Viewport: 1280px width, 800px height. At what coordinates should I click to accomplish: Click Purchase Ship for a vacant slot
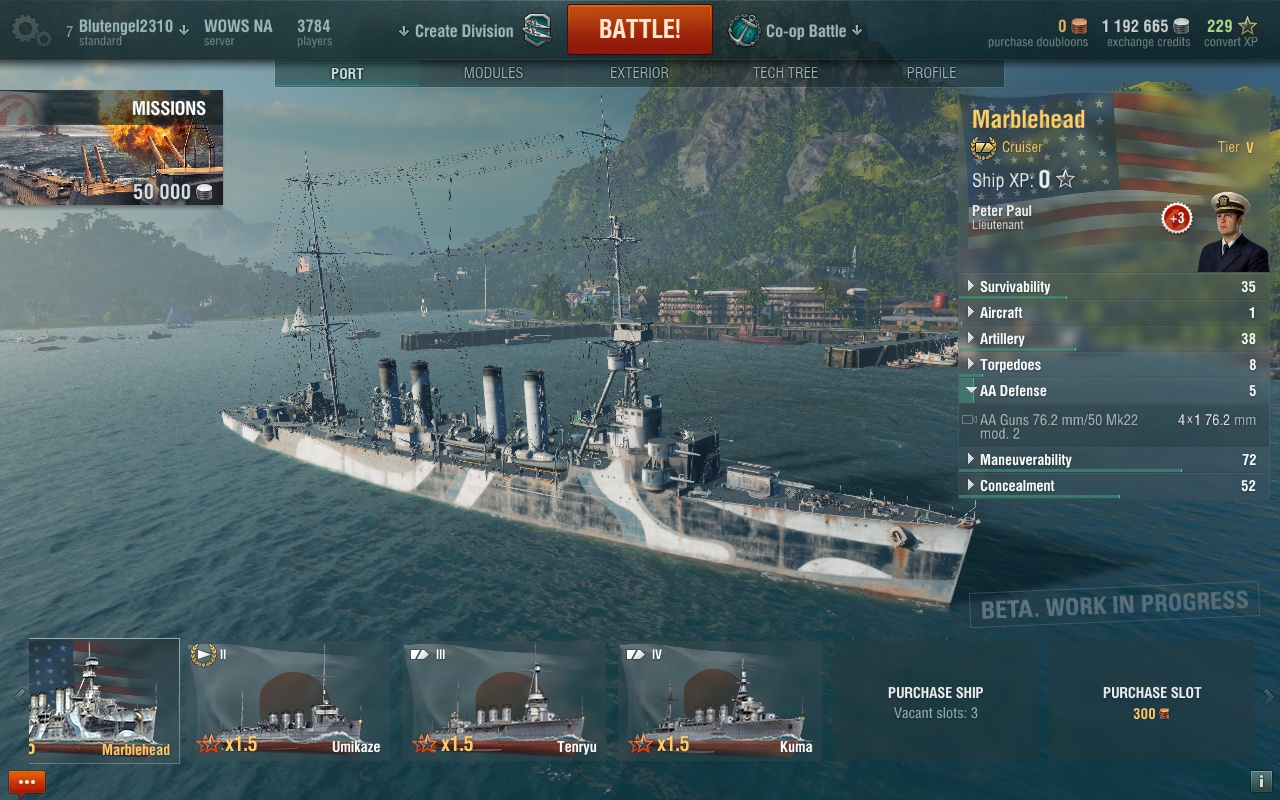point(935,701)
